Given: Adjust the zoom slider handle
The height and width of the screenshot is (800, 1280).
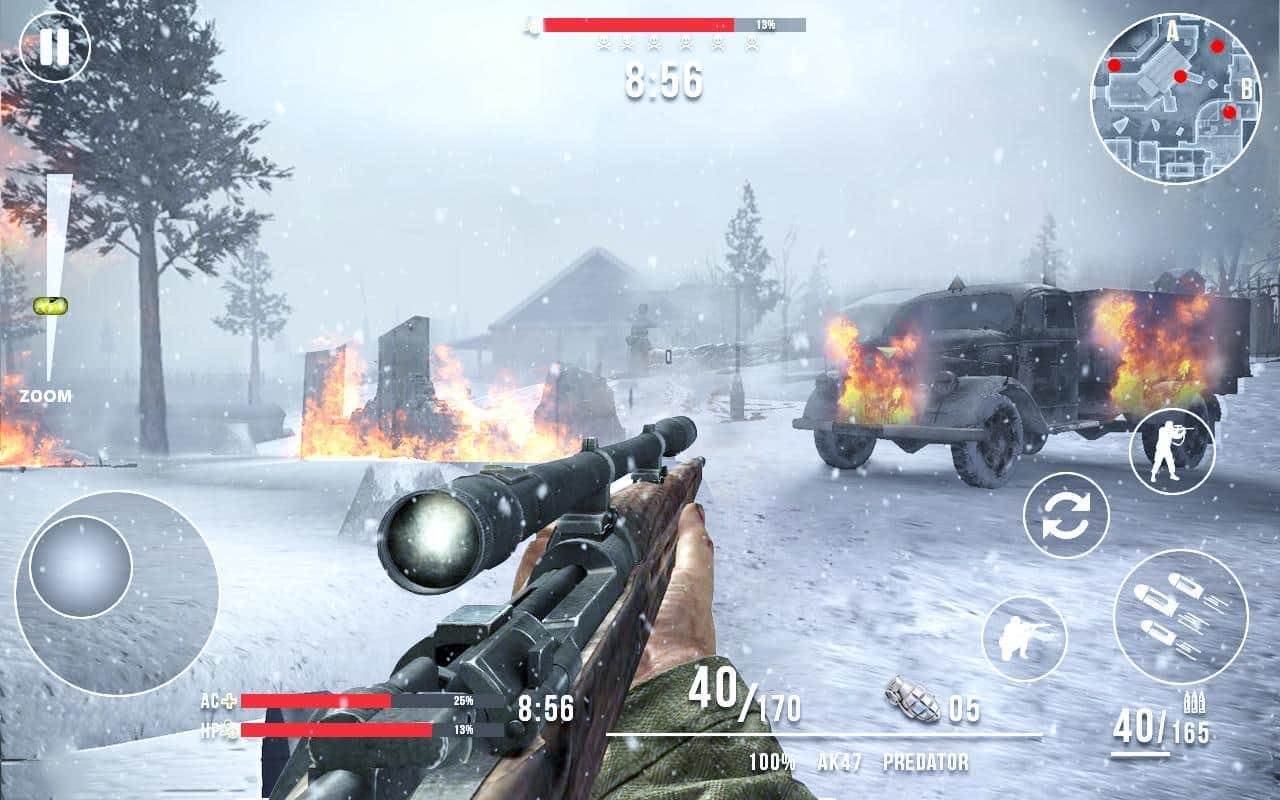Looking at the screenshot, I should click(x=49, y=305).
